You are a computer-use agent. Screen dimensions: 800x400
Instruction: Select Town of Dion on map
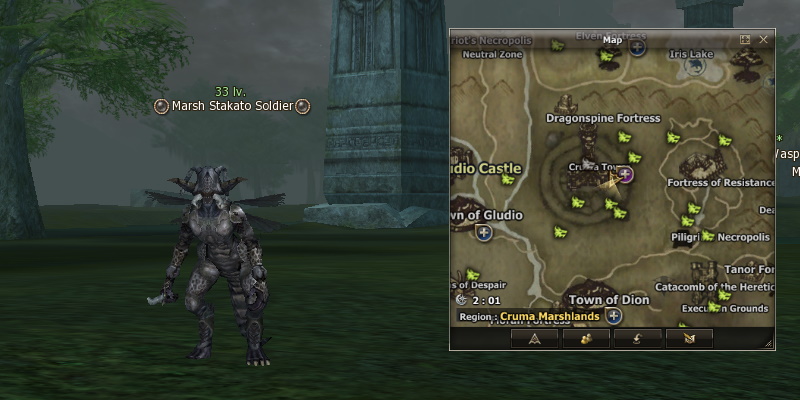point(609,299)
